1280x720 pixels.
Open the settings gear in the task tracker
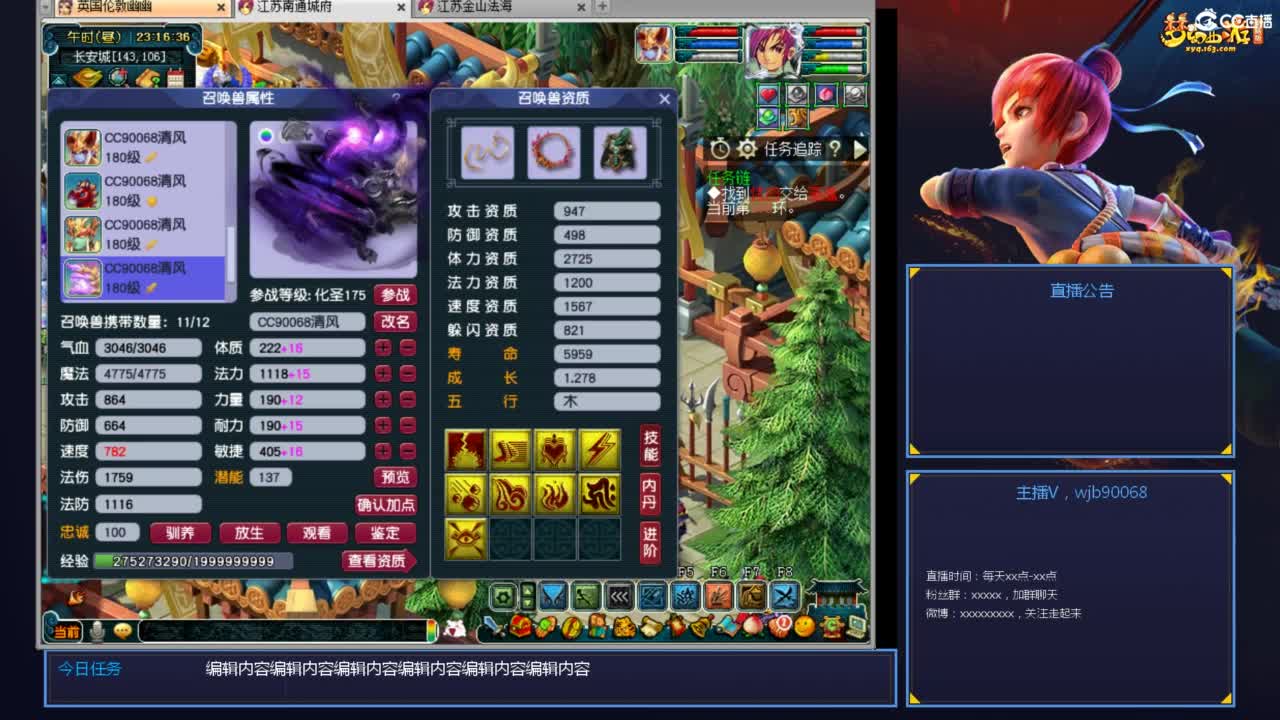coord(748,147)
